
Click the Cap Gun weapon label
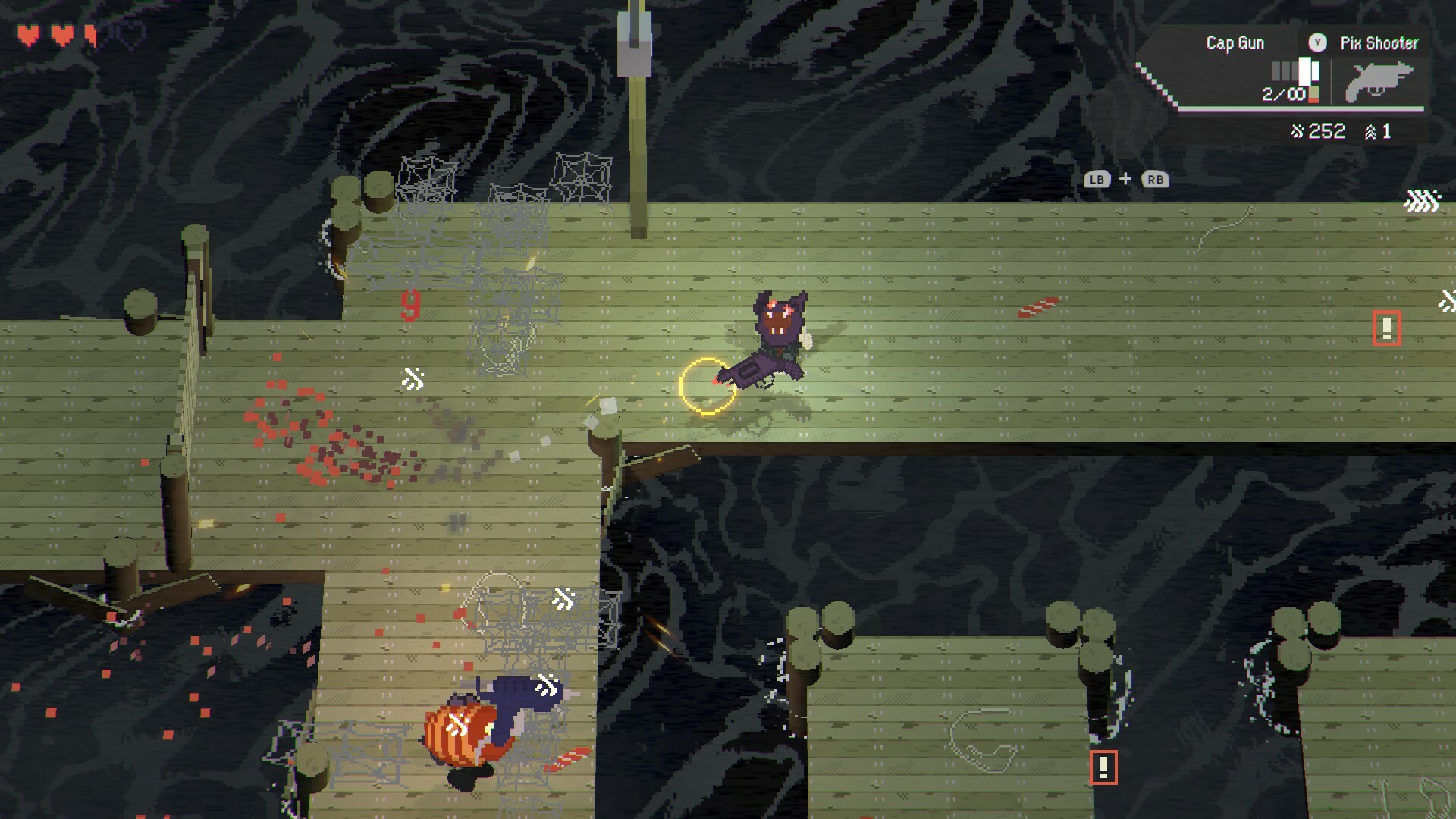(x=1236, y=42)
